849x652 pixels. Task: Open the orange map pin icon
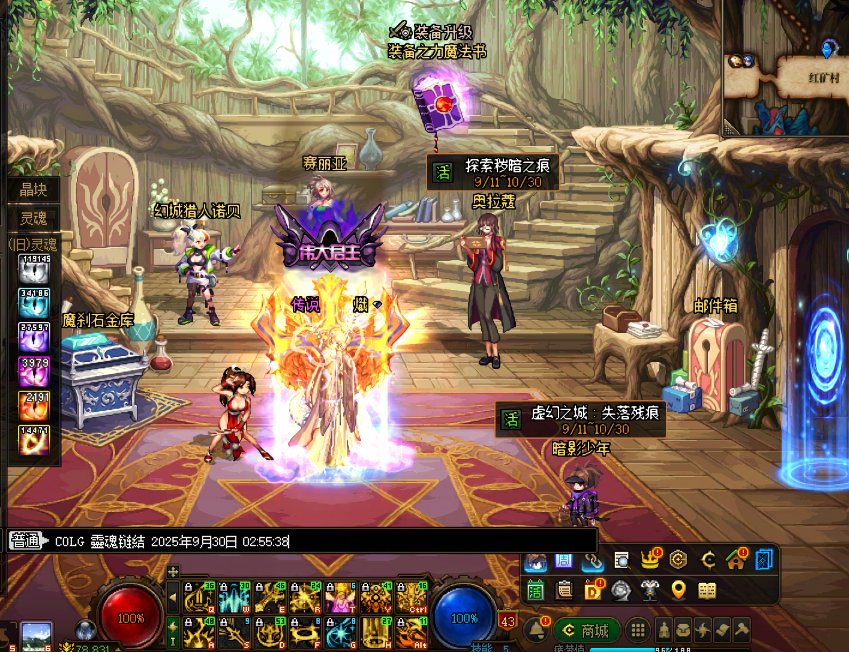tap(679, 590)
